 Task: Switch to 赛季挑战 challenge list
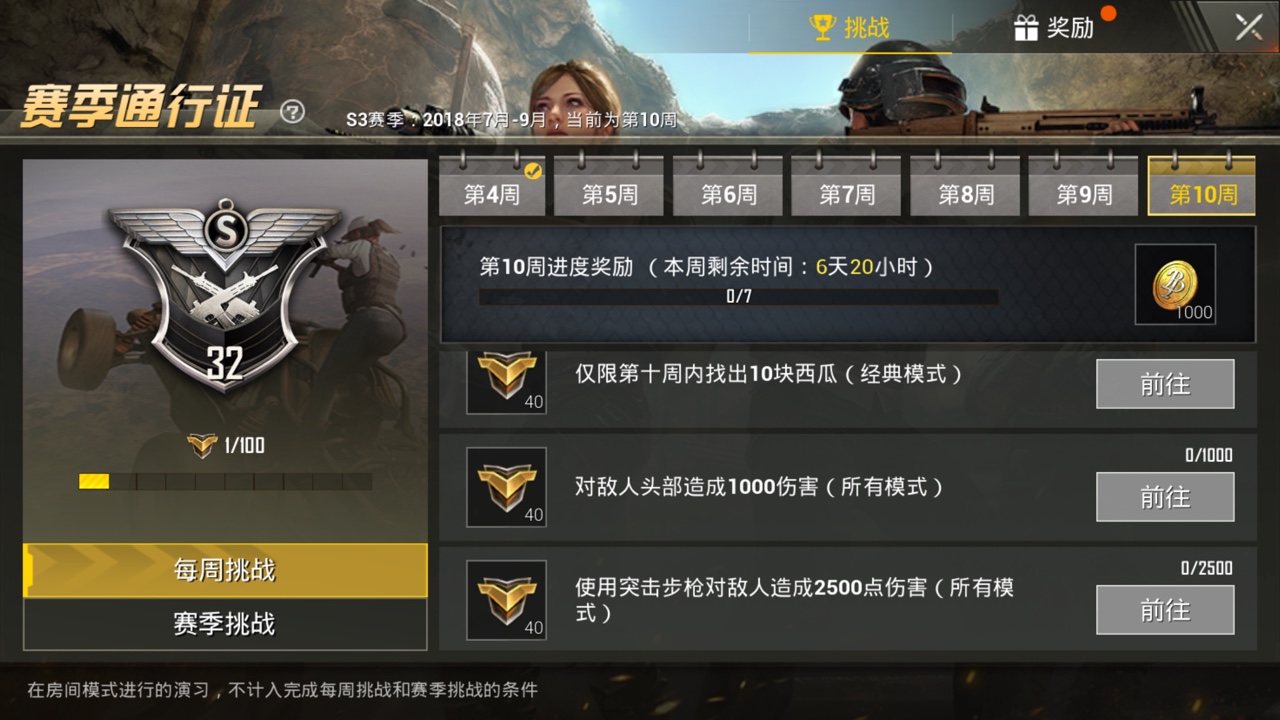click(223, 620)
